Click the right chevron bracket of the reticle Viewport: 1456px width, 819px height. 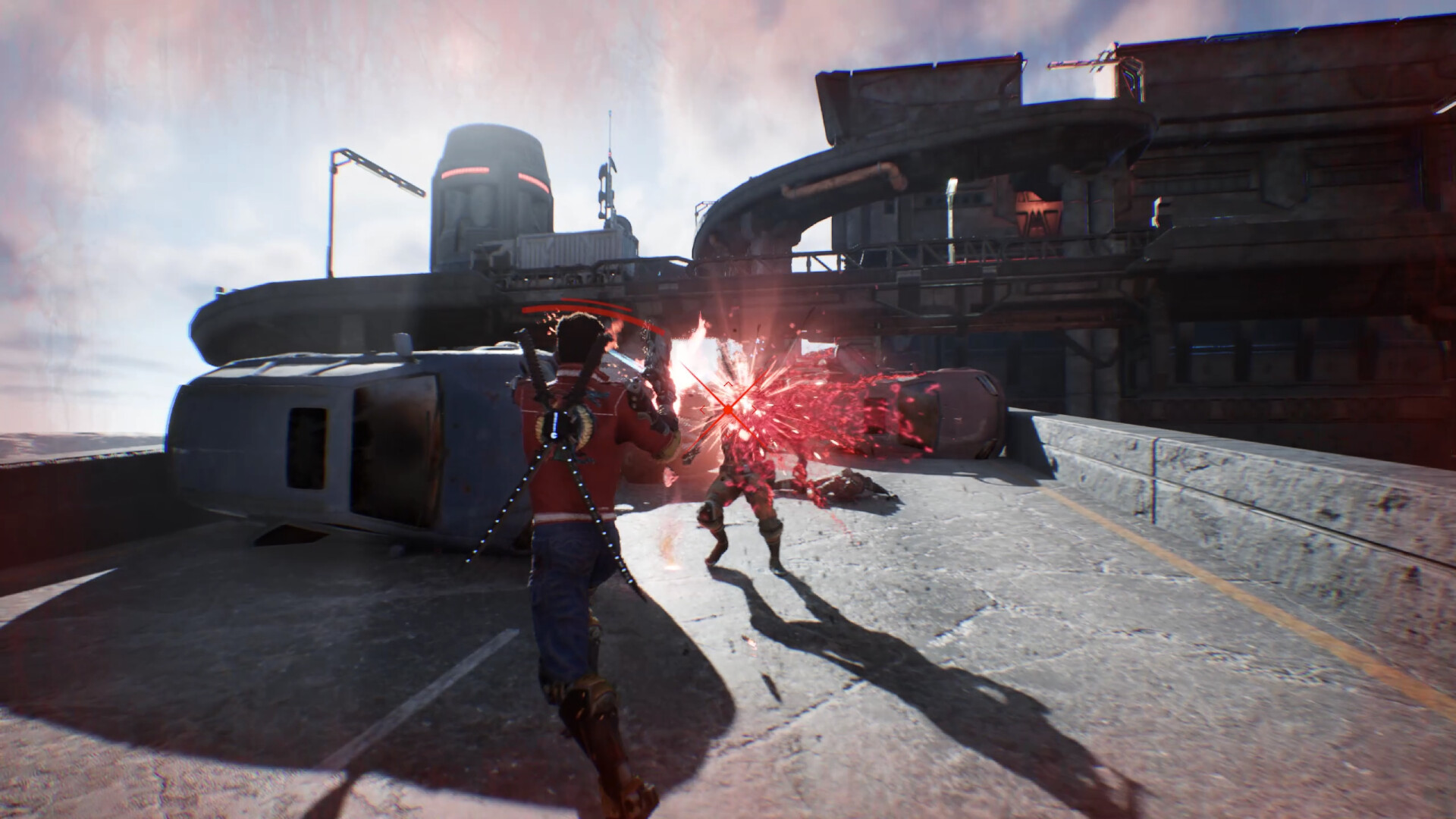coord(753,409)
